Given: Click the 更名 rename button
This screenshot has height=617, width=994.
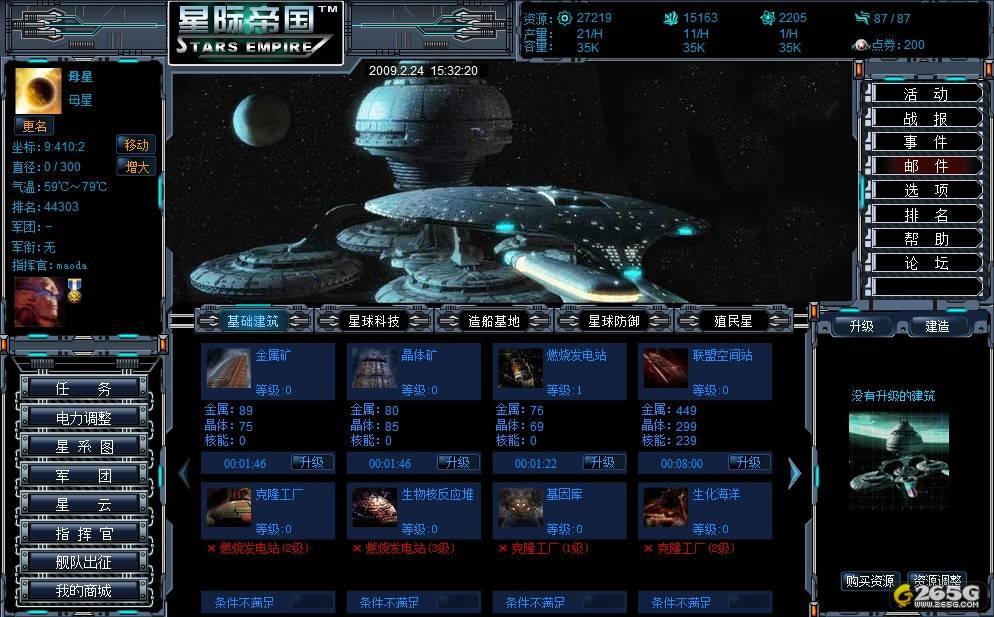Looking at the screenshot, I should tap(34, 127).
